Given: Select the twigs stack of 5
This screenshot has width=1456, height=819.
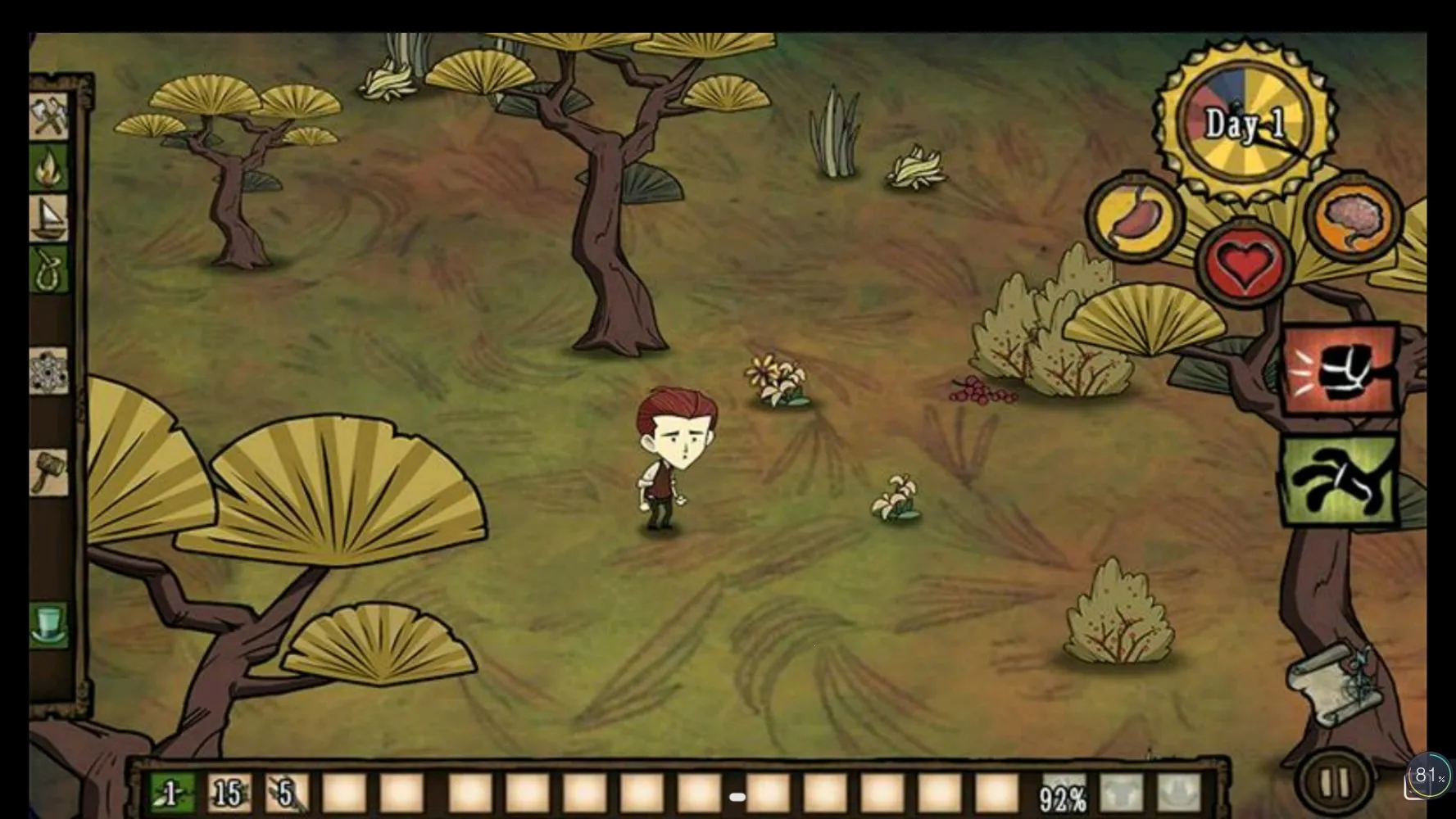Looking at the screenshot, I should [287, 793].
